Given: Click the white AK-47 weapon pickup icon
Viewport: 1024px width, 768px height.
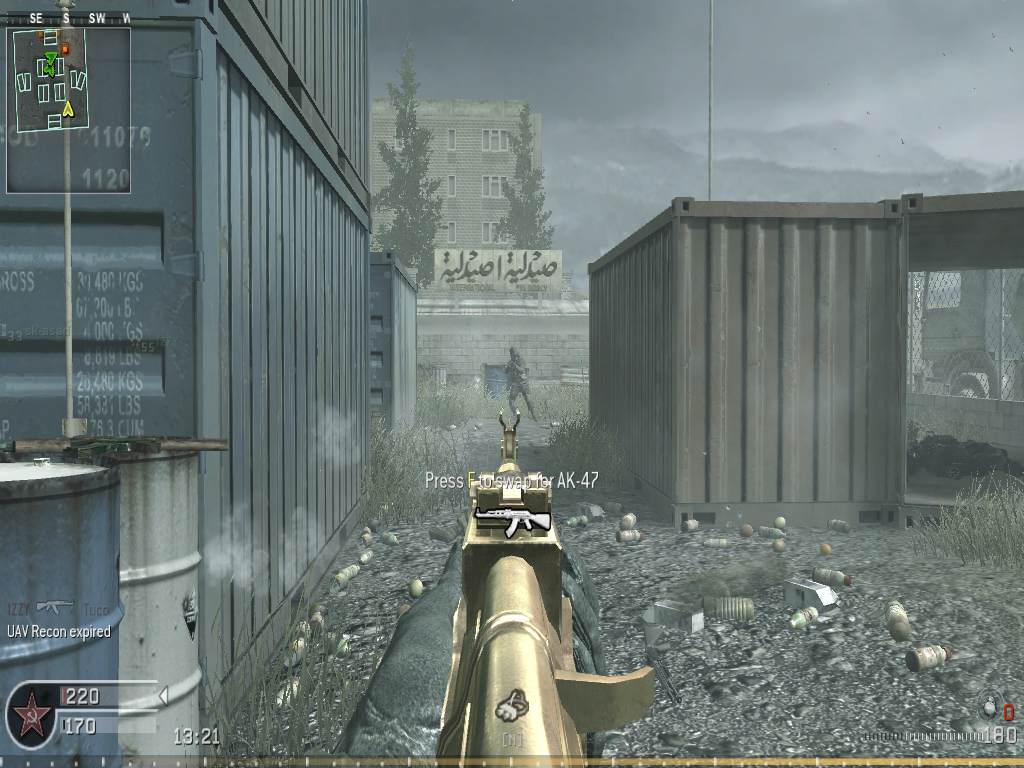Looking at the screenshot, I should [512, 519].
